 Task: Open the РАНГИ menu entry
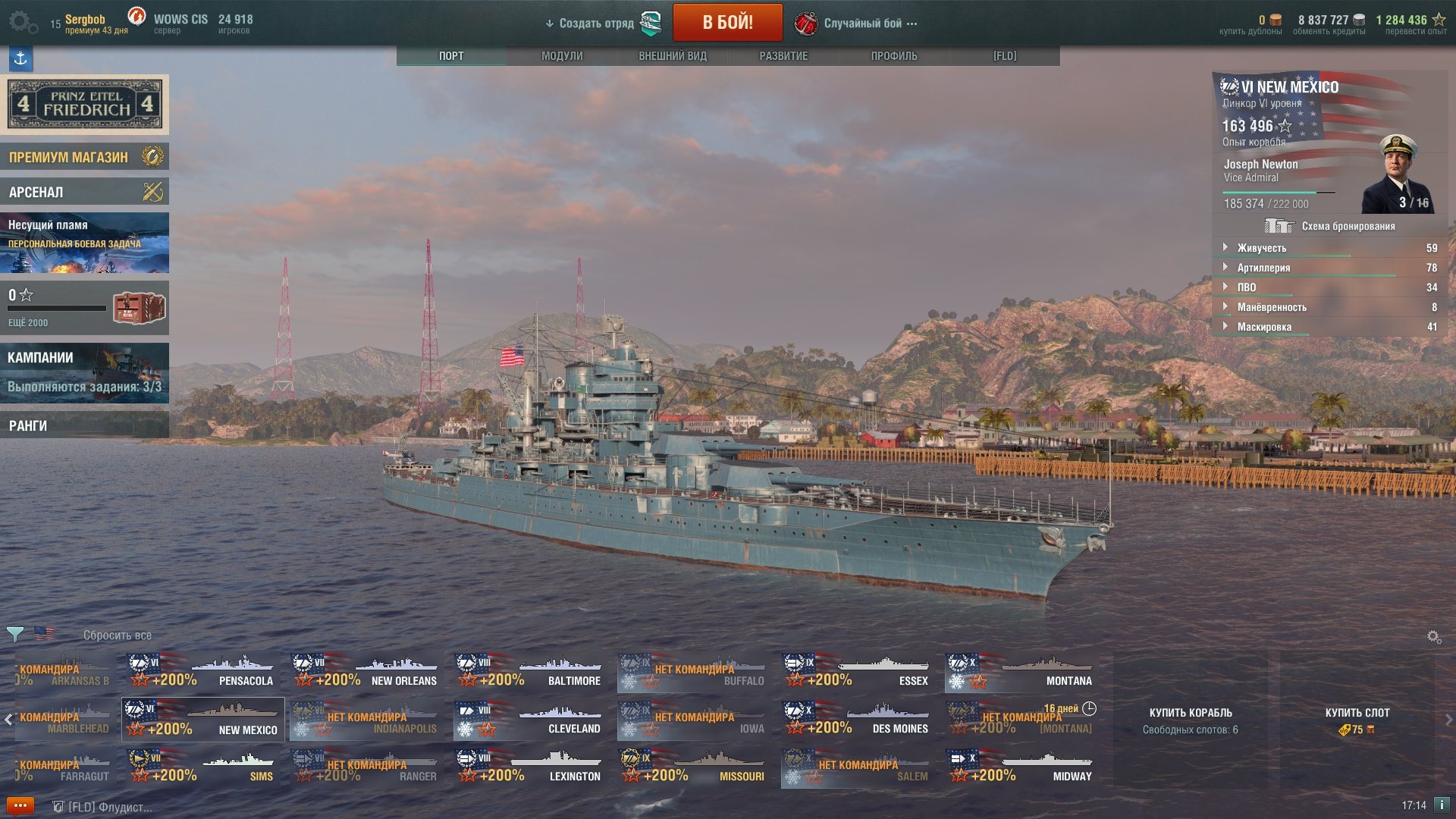tap(84, 425)
